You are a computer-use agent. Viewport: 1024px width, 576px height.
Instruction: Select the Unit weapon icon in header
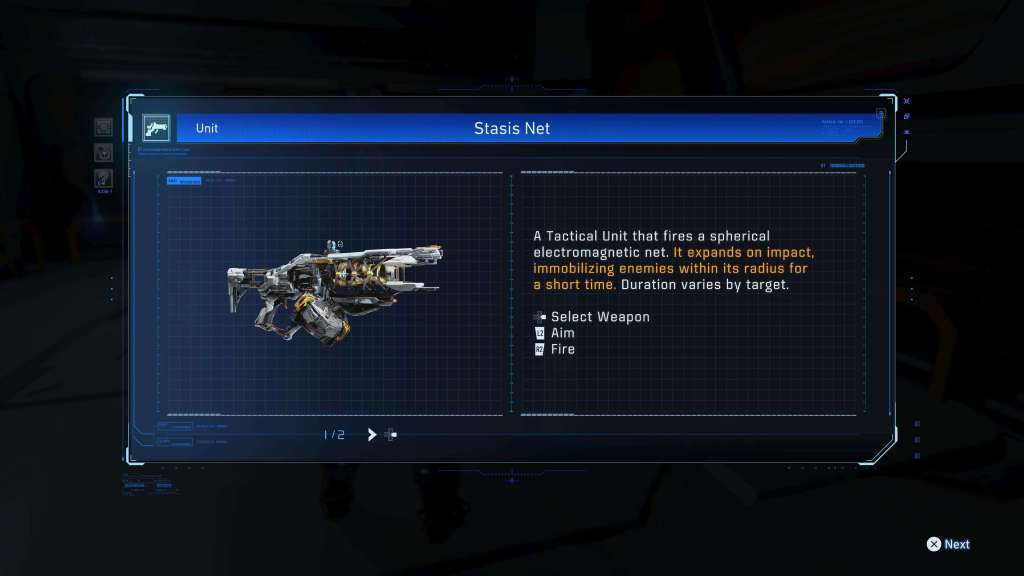tap(157, 128)
